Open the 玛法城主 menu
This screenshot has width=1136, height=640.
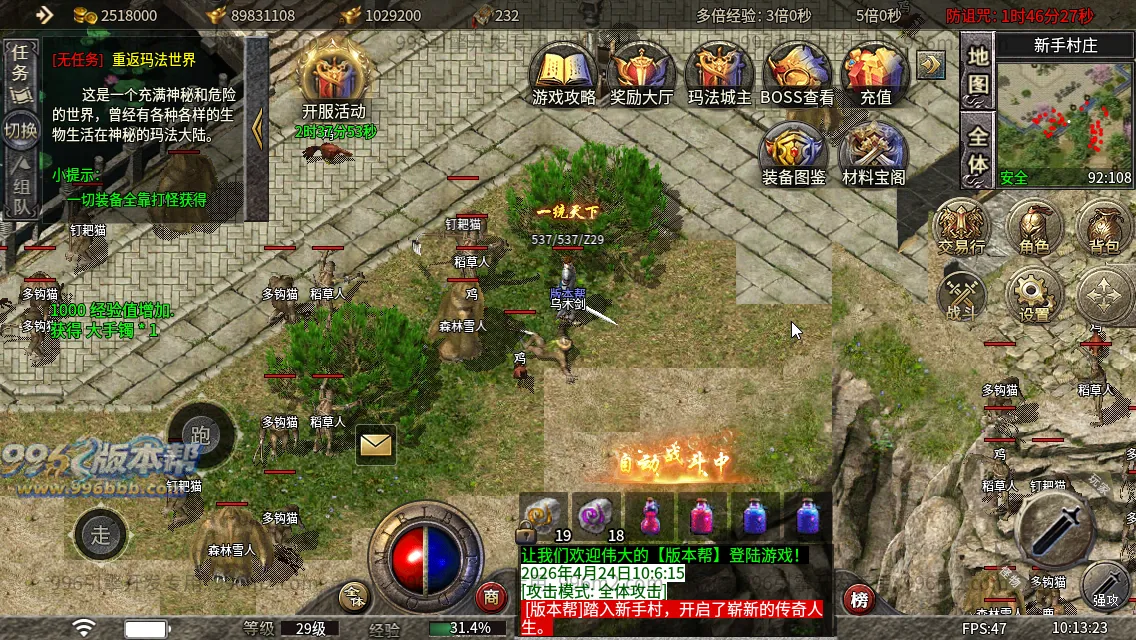pos(720,72)
